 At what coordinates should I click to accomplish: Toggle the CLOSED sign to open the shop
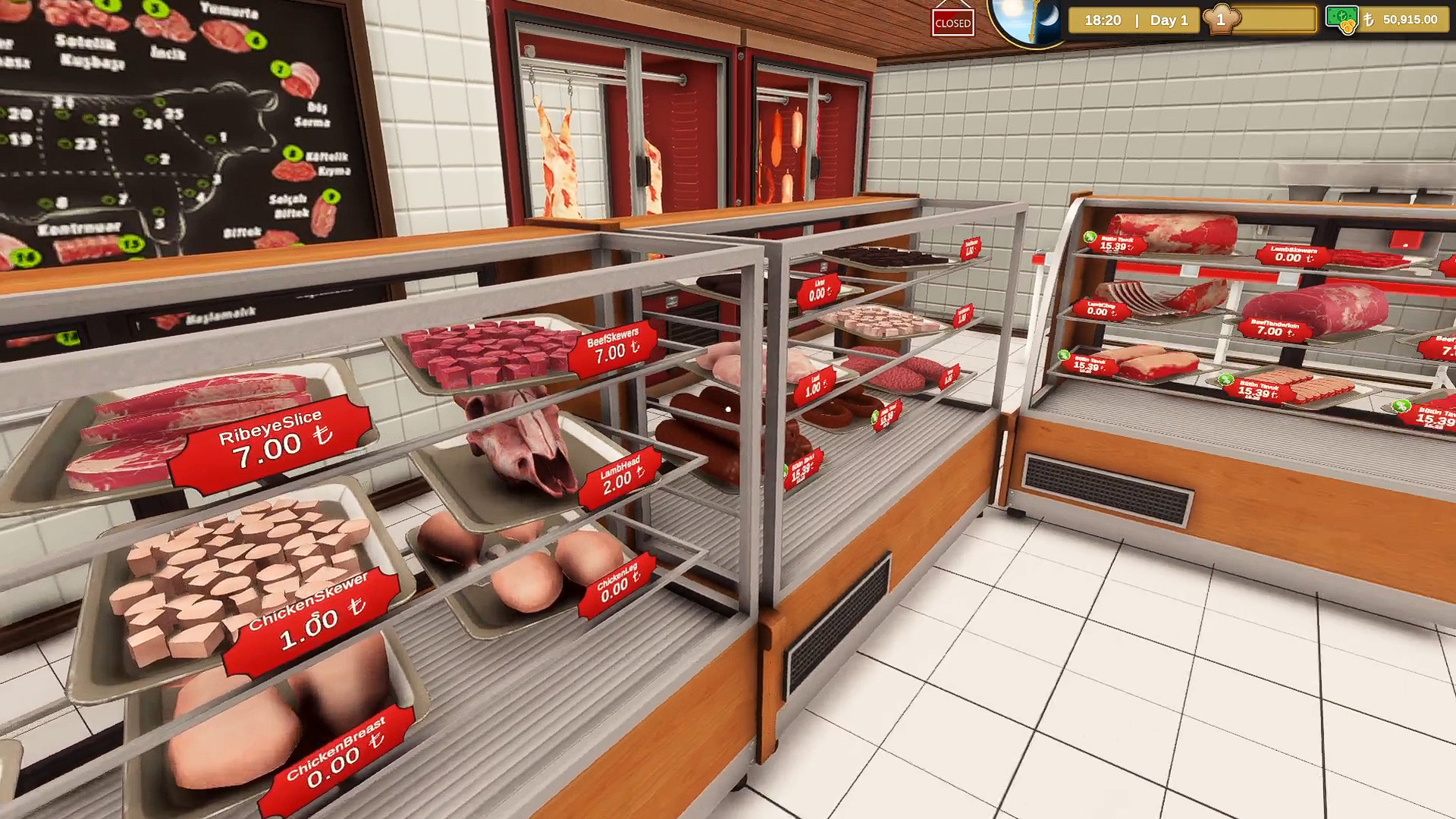(x=954, y=22)
